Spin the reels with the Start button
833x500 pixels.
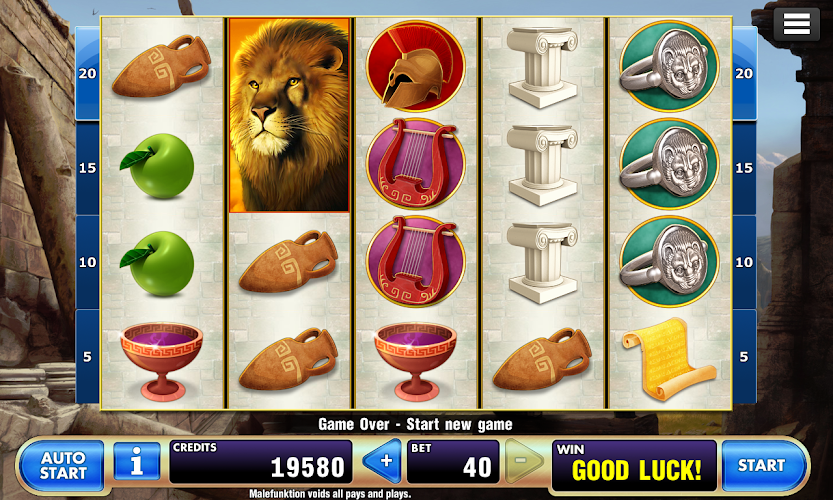click(762, 465)
